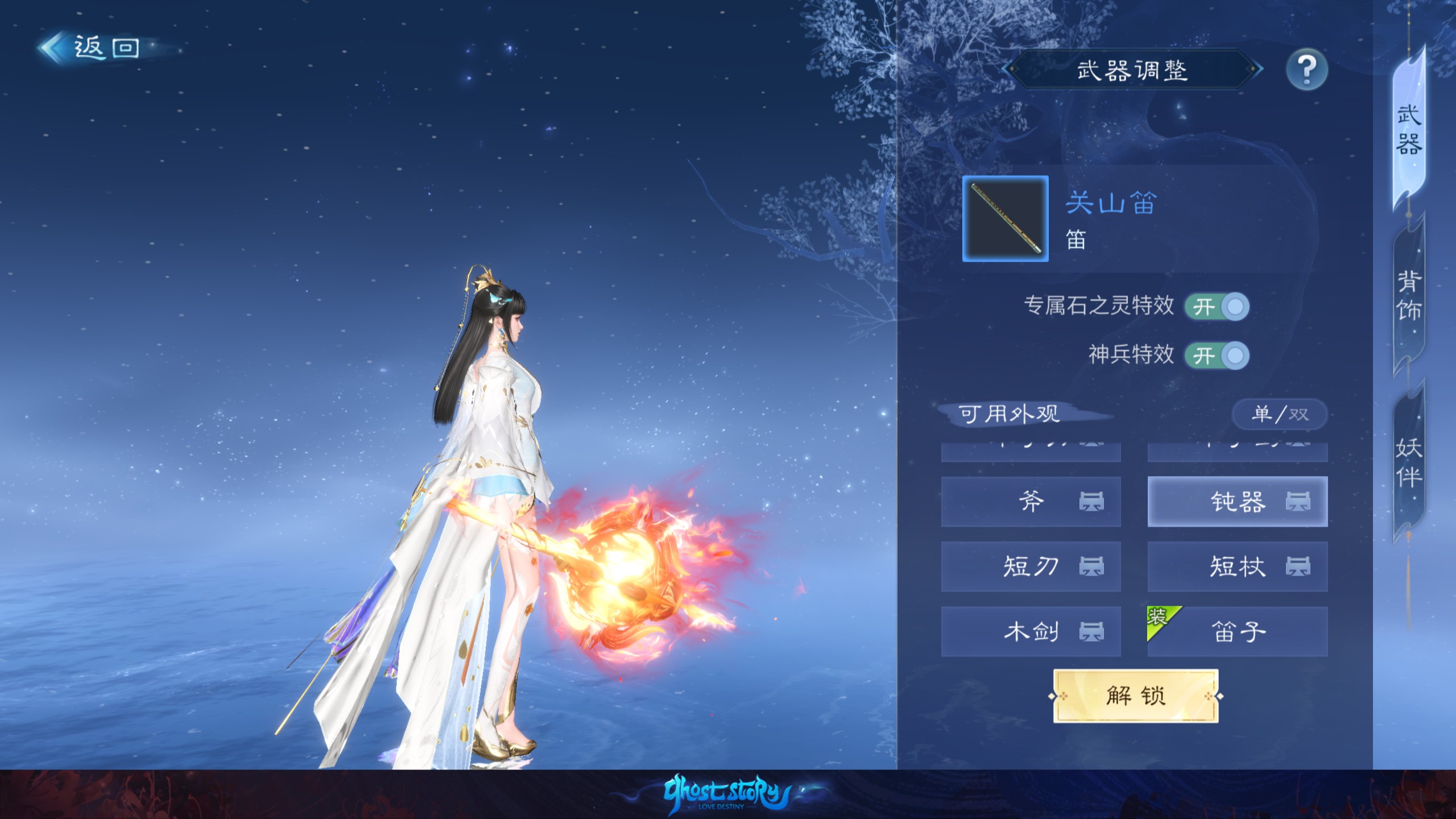Open the question mark help button
Screen dimensions: 1456x819
(1306, 70)
